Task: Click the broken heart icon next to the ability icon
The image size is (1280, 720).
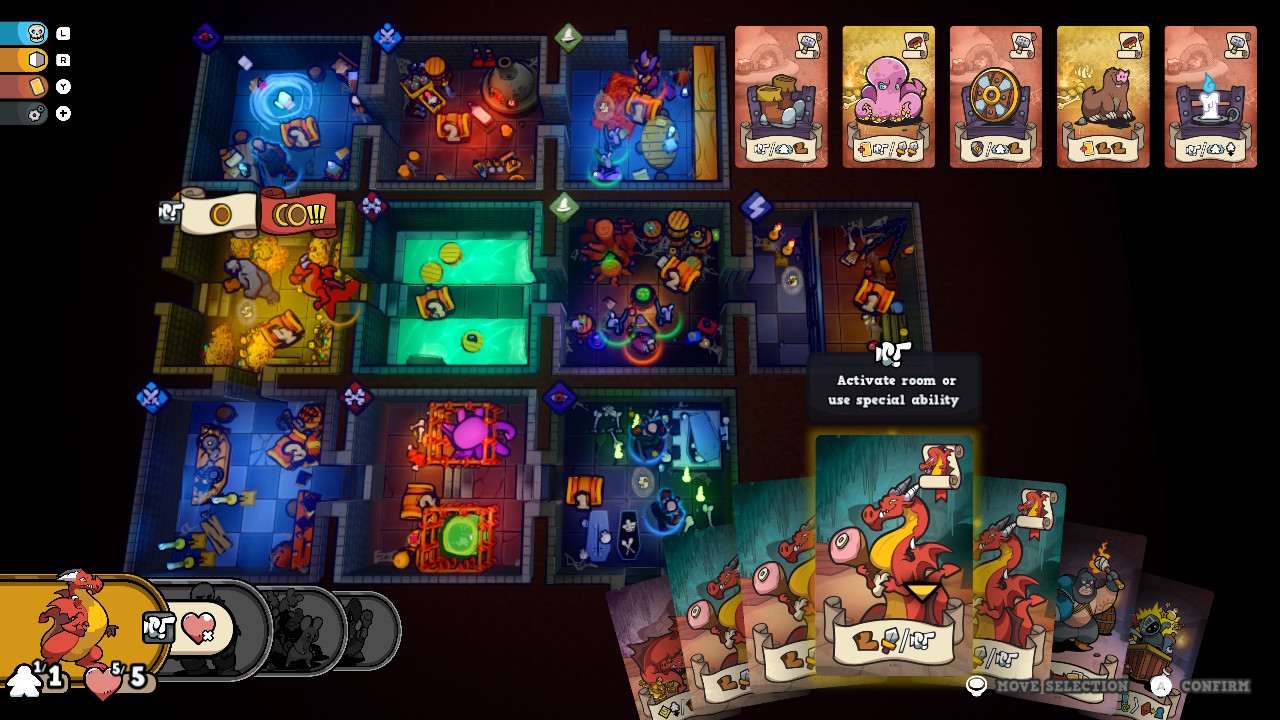Action: pos(197,627)
